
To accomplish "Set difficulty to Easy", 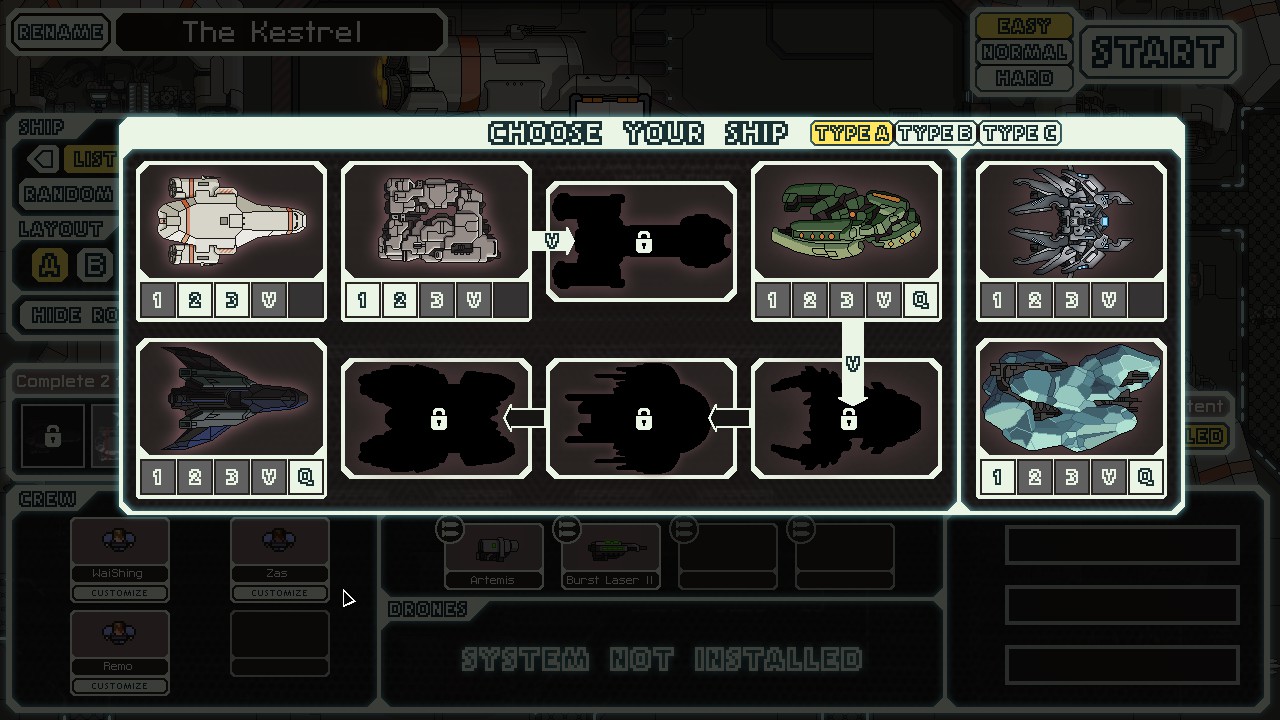I will (x=1024, y=26).
